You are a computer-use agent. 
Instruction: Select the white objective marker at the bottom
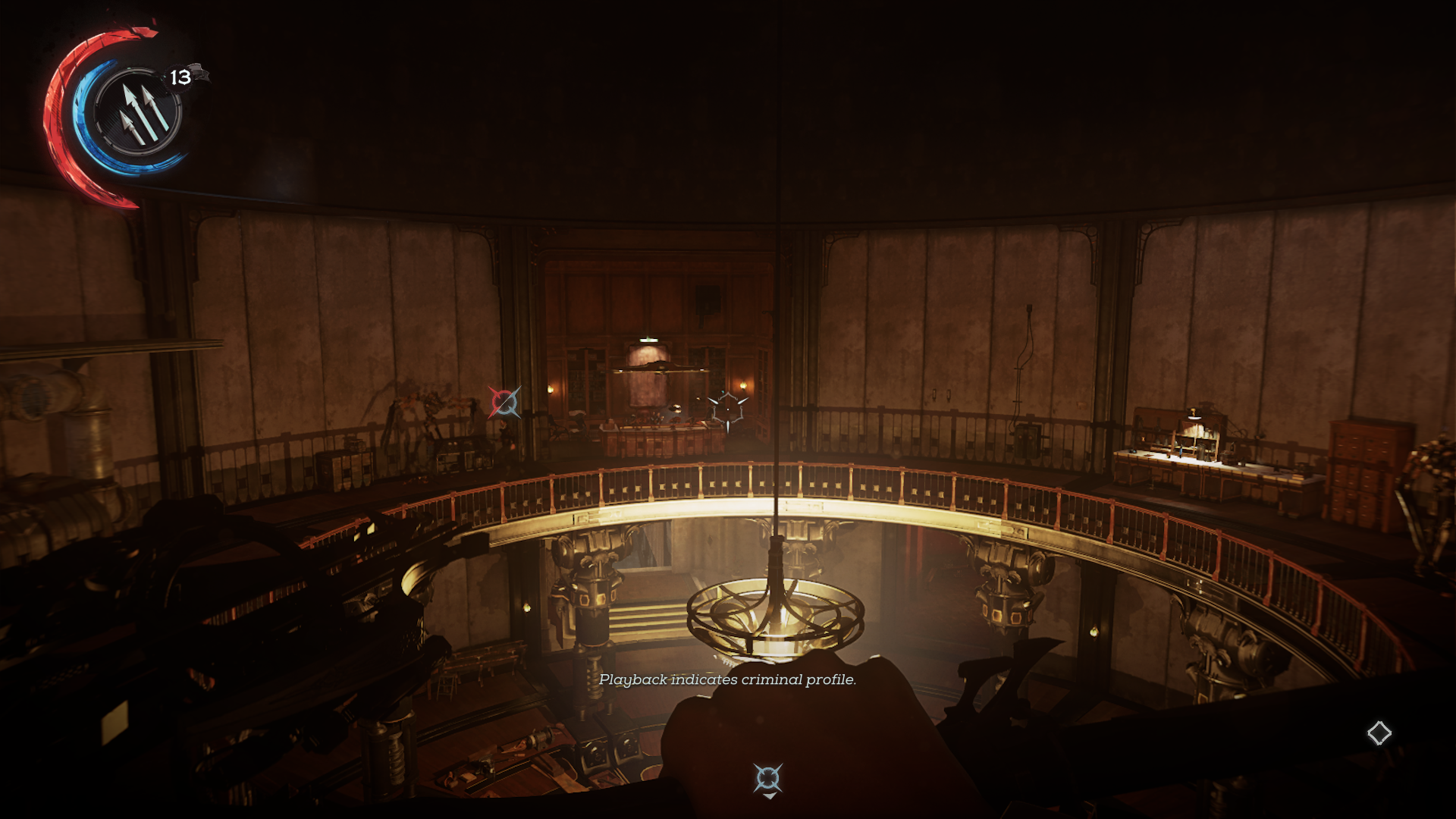(x=767, y=779)
